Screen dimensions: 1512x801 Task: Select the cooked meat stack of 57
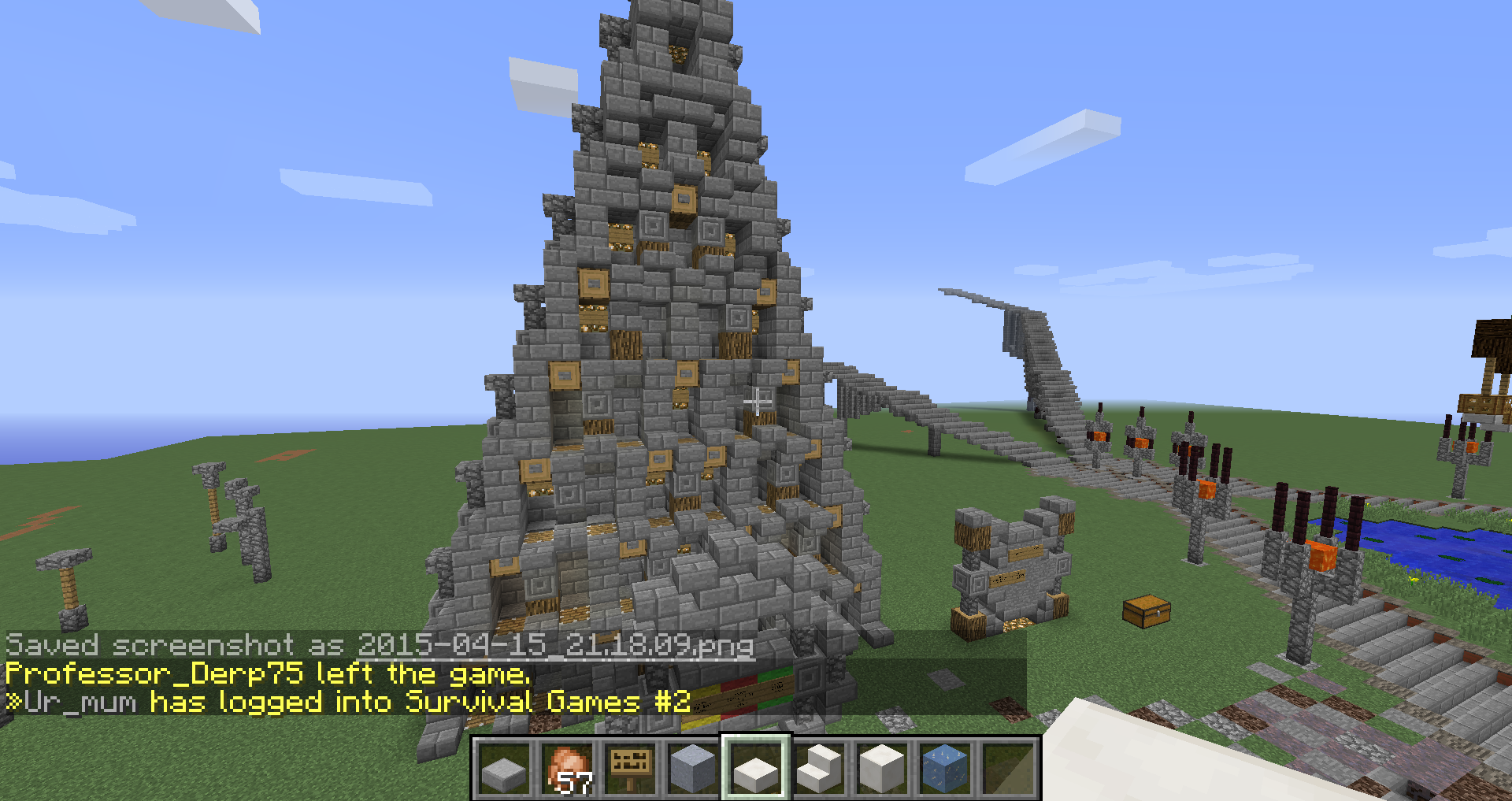(x=567, y=769)
